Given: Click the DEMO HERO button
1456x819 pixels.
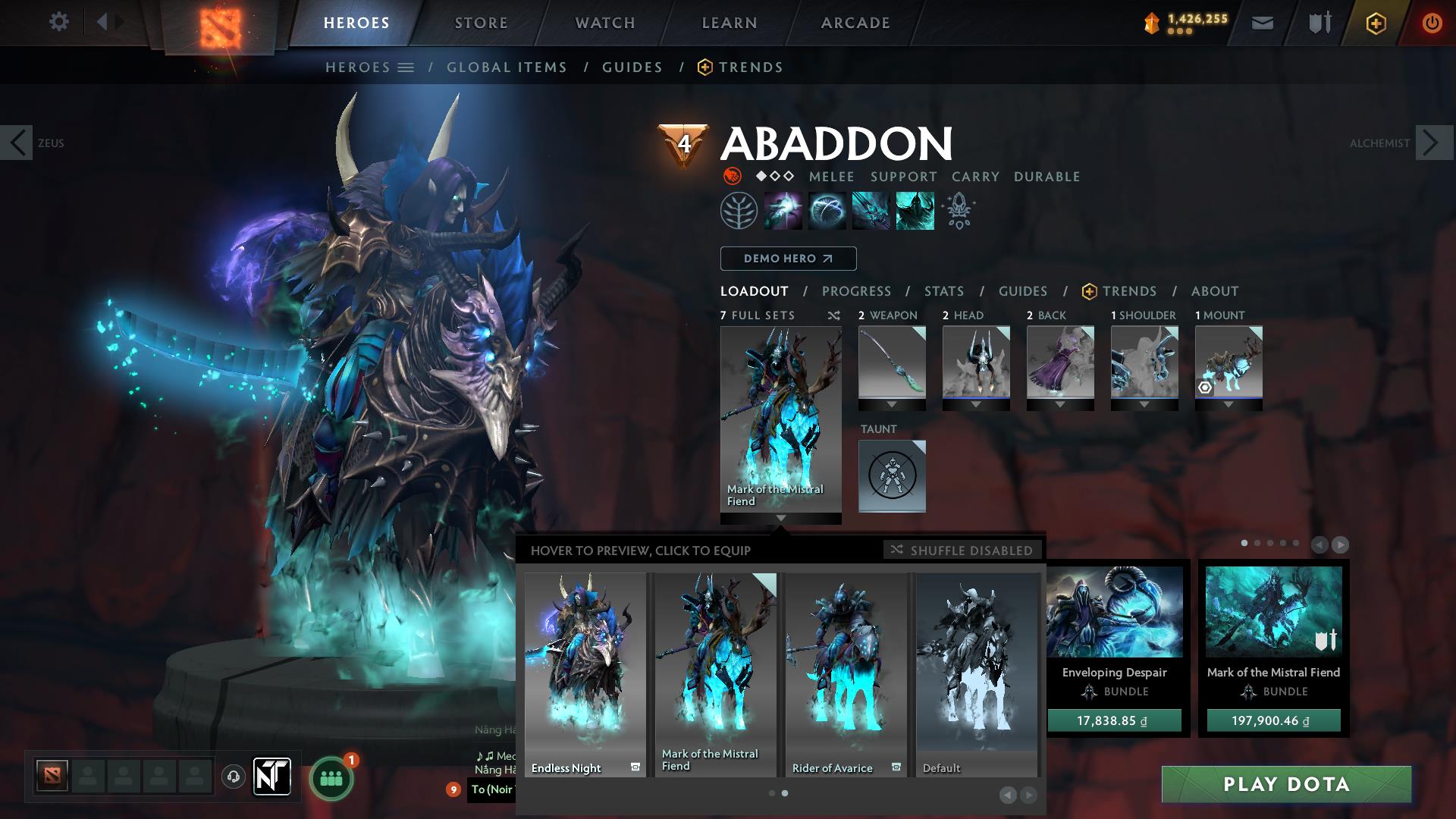Looking at the screenshot, I should [787, 259].
